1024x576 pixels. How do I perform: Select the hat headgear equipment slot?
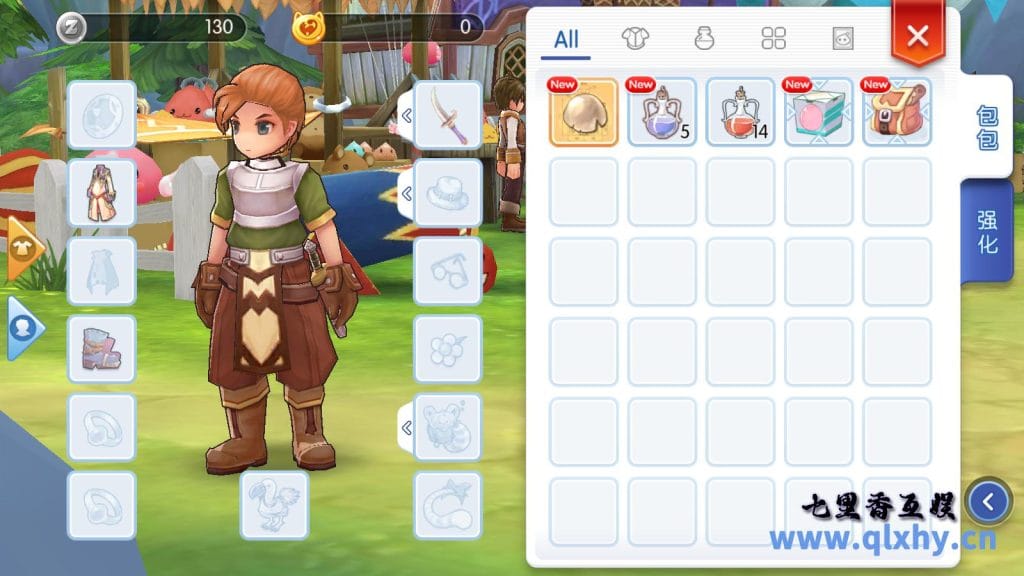[x=447, y=193]
